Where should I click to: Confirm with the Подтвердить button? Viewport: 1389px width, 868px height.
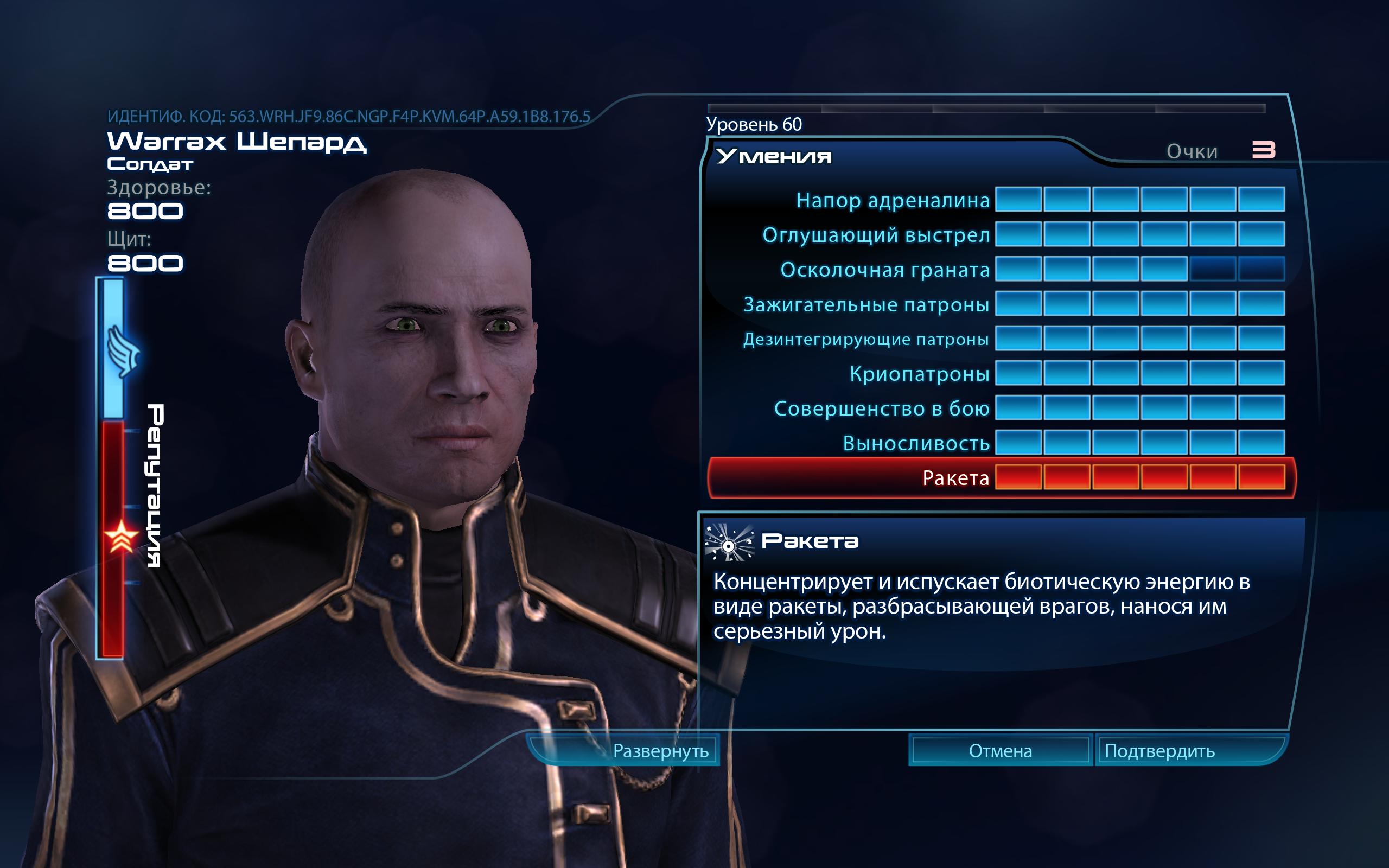[x=1159, y=751]
